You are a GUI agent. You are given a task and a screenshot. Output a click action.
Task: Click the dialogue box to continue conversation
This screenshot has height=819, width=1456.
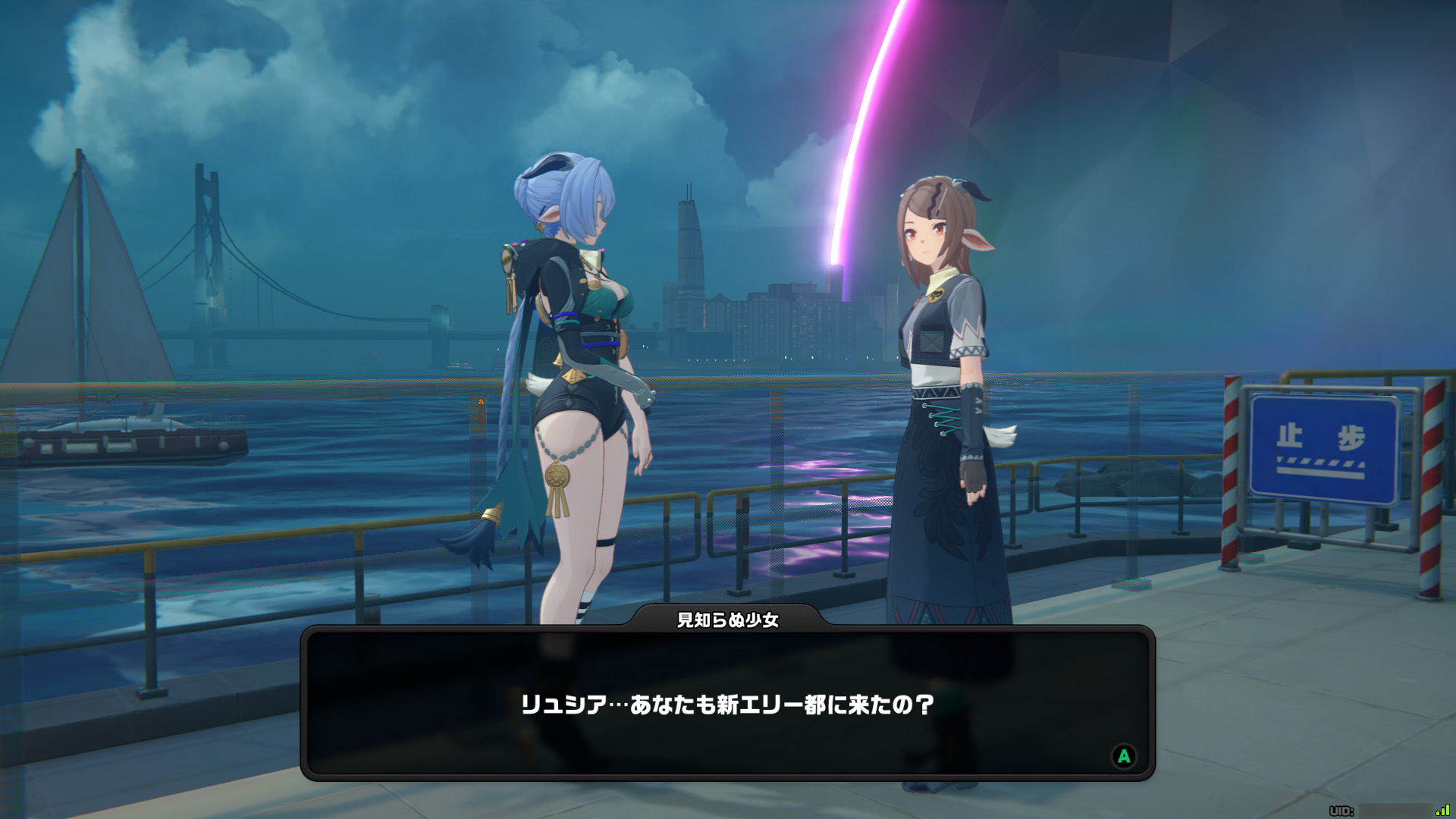pyautogui.click(x=728, y=704)
